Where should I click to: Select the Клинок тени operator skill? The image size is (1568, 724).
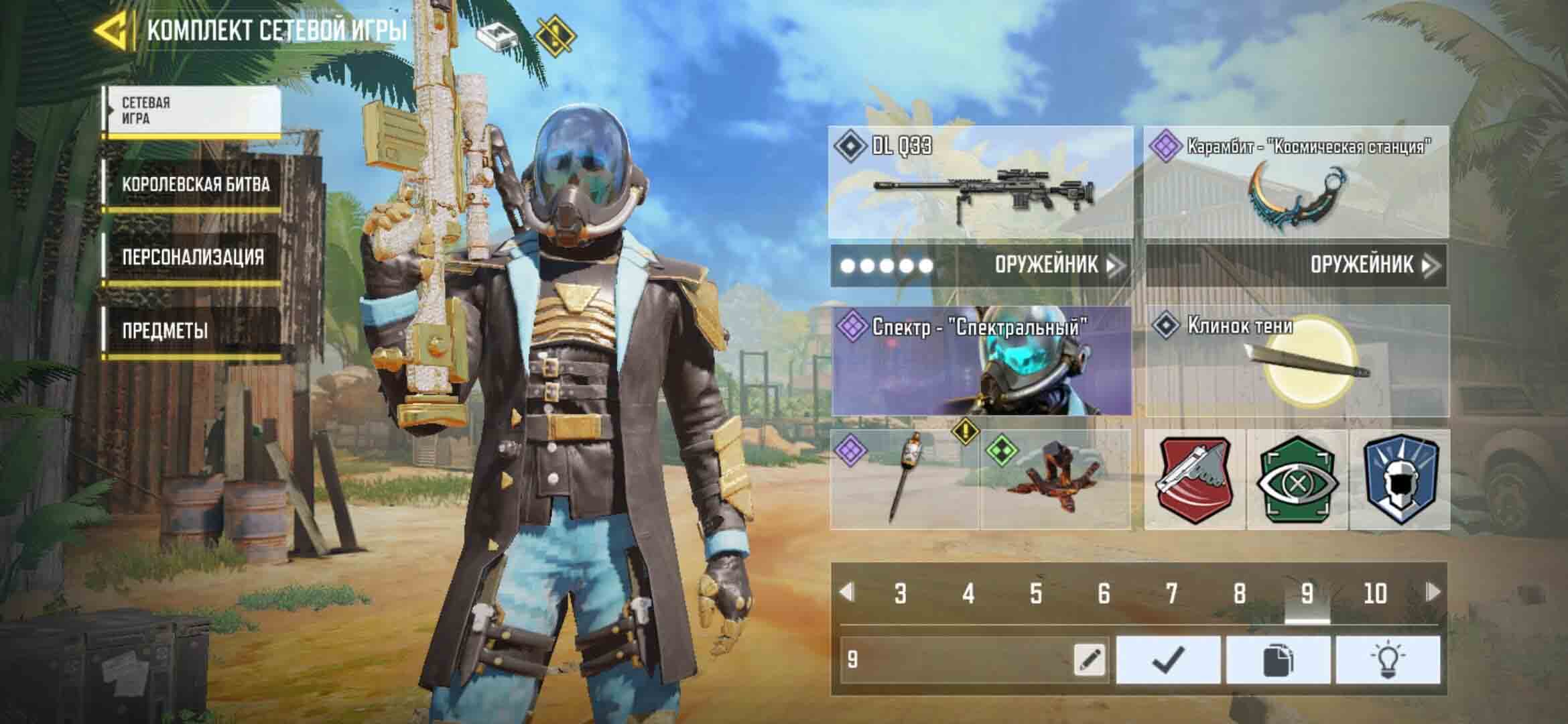[x=1297, y=362]
